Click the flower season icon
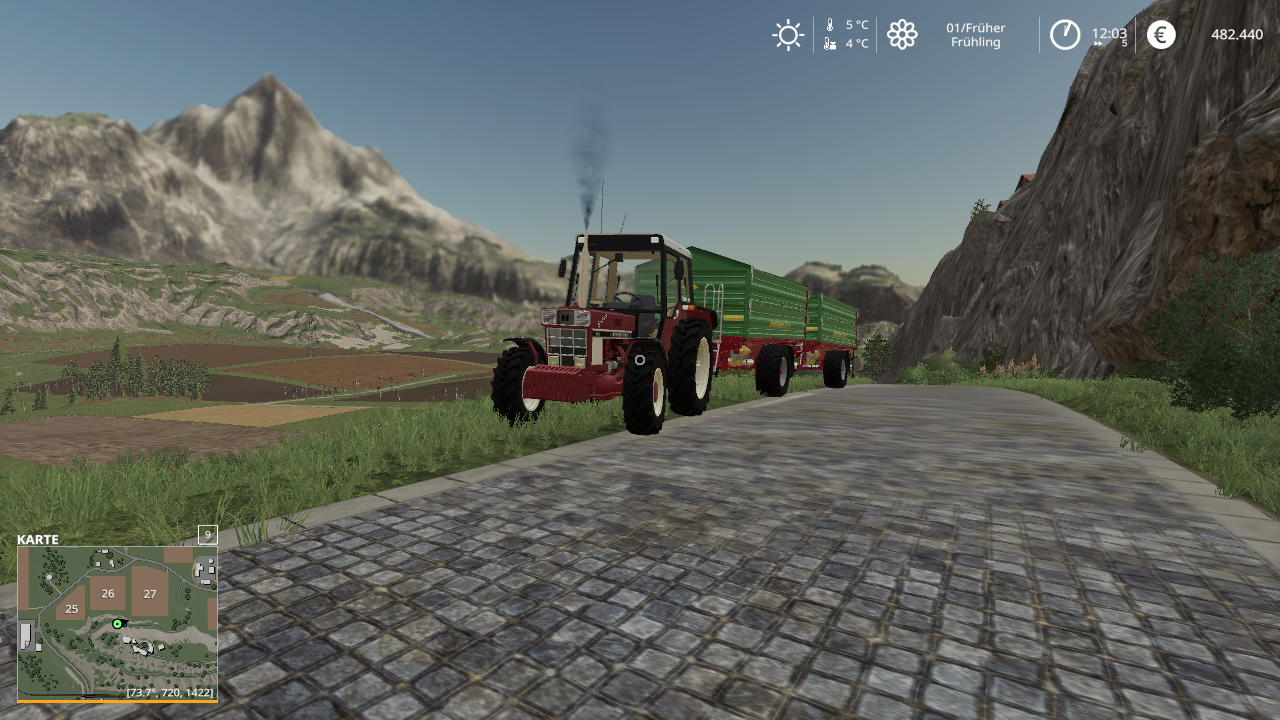Screen dimensions: 1280x720 [x=902, y=35]
